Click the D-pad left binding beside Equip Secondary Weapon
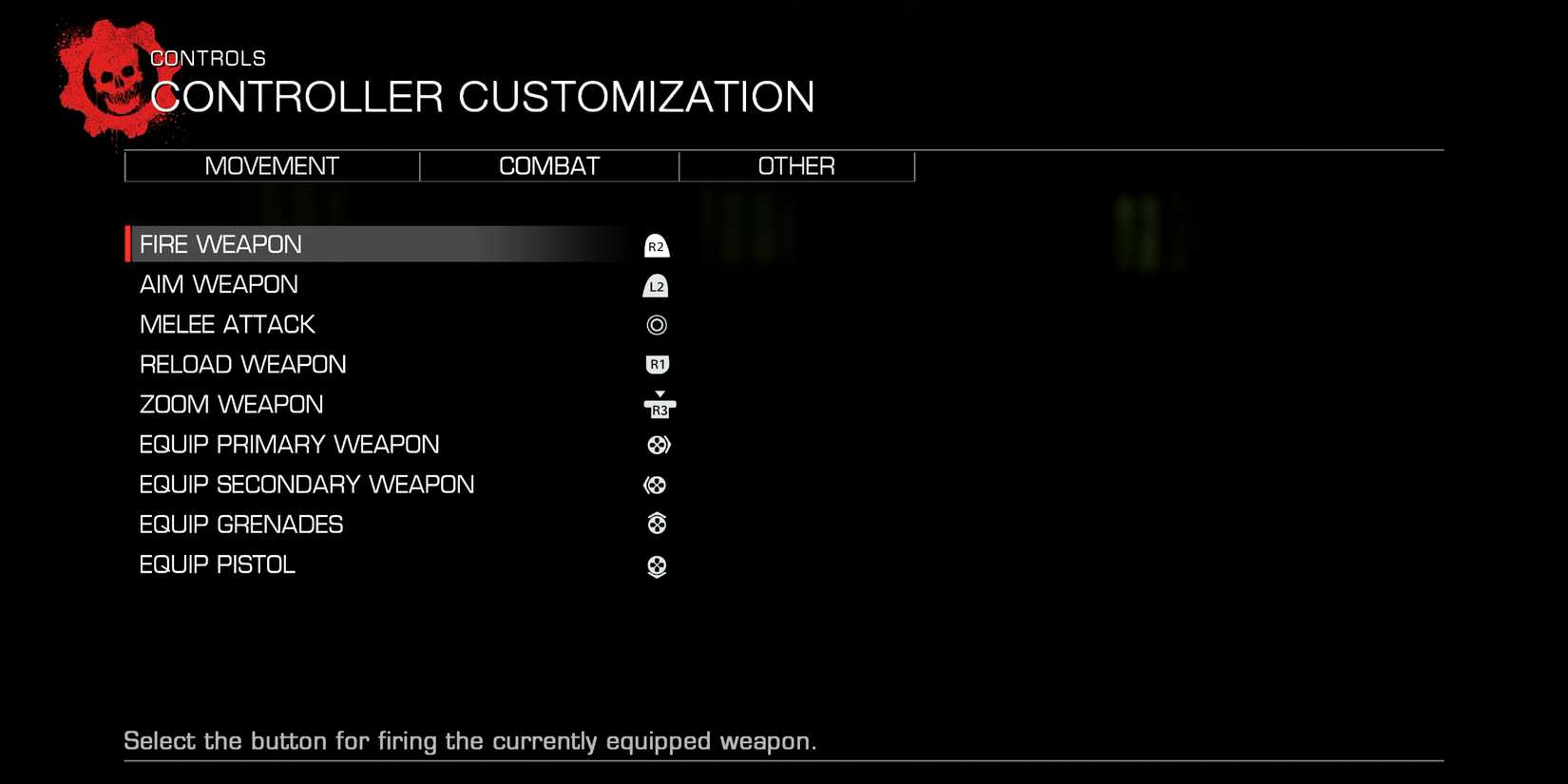 pyautogui.click(x=656, y=485)
